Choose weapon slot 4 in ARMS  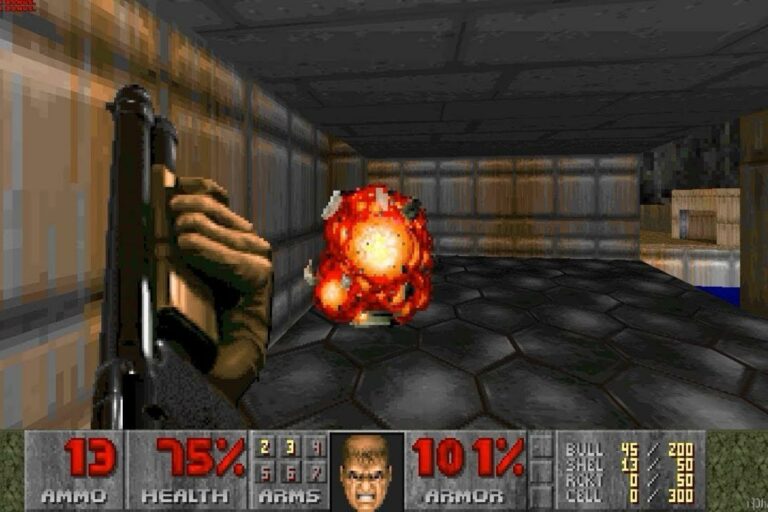tap(315, 448)
